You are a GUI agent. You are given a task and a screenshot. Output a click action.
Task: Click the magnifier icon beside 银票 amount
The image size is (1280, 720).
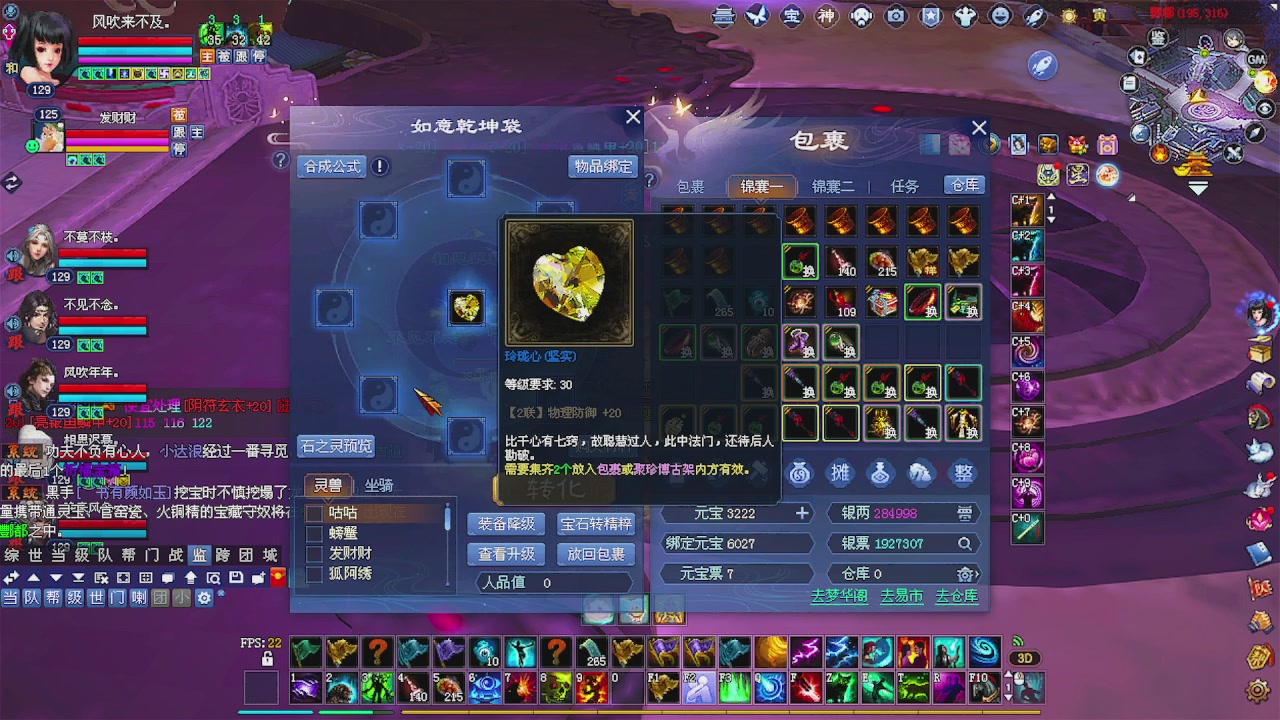tap(965, 543)
